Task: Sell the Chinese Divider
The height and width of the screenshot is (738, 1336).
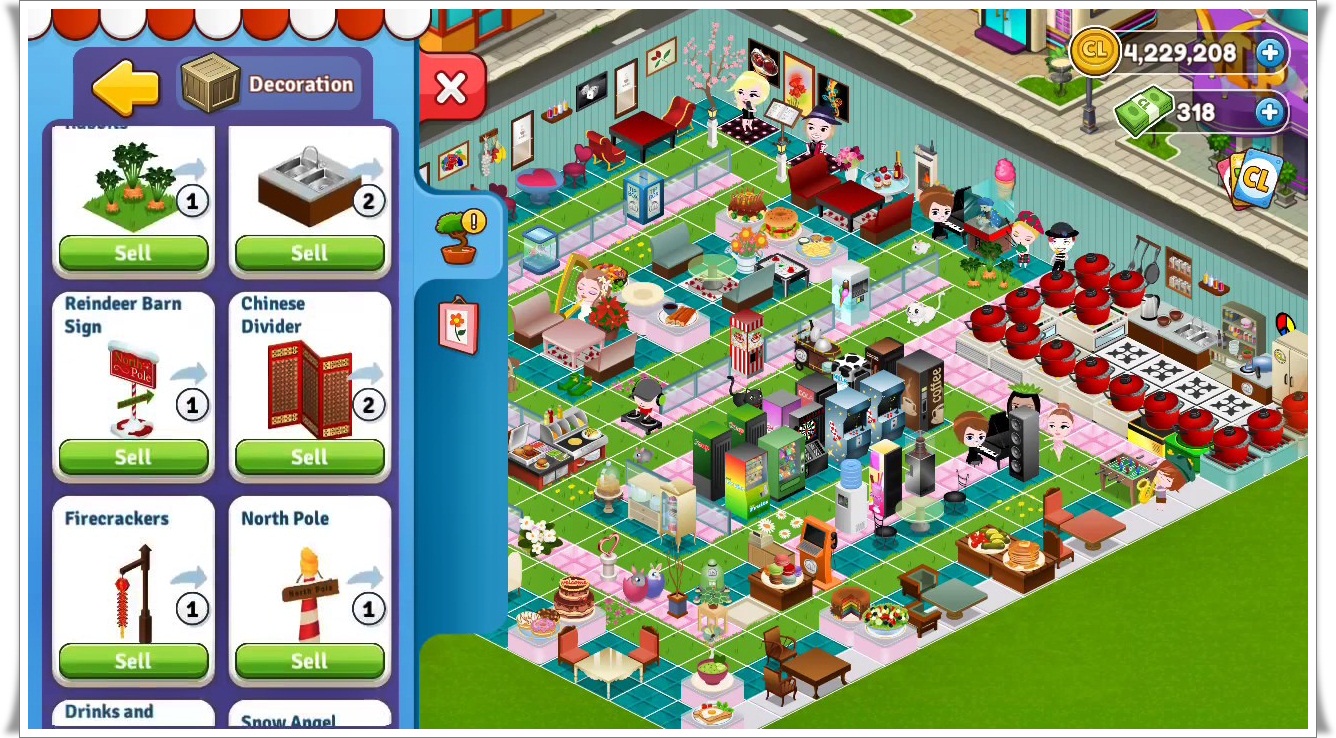Action: coord(309,457)
